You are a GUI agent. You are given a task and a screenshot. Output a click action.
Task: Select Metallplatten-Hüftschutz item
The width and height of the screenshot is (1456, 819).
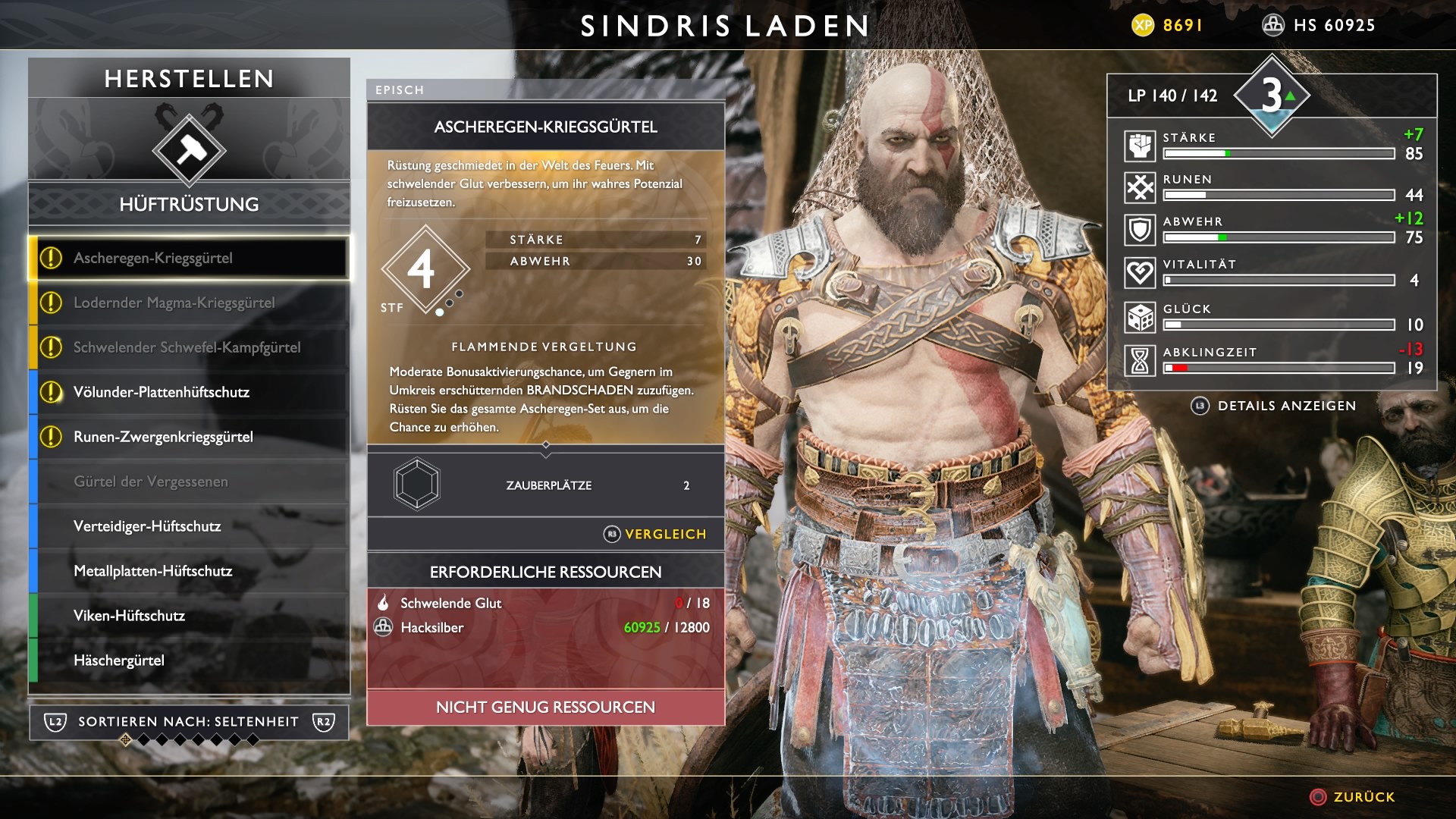click(x=190, y=572)
